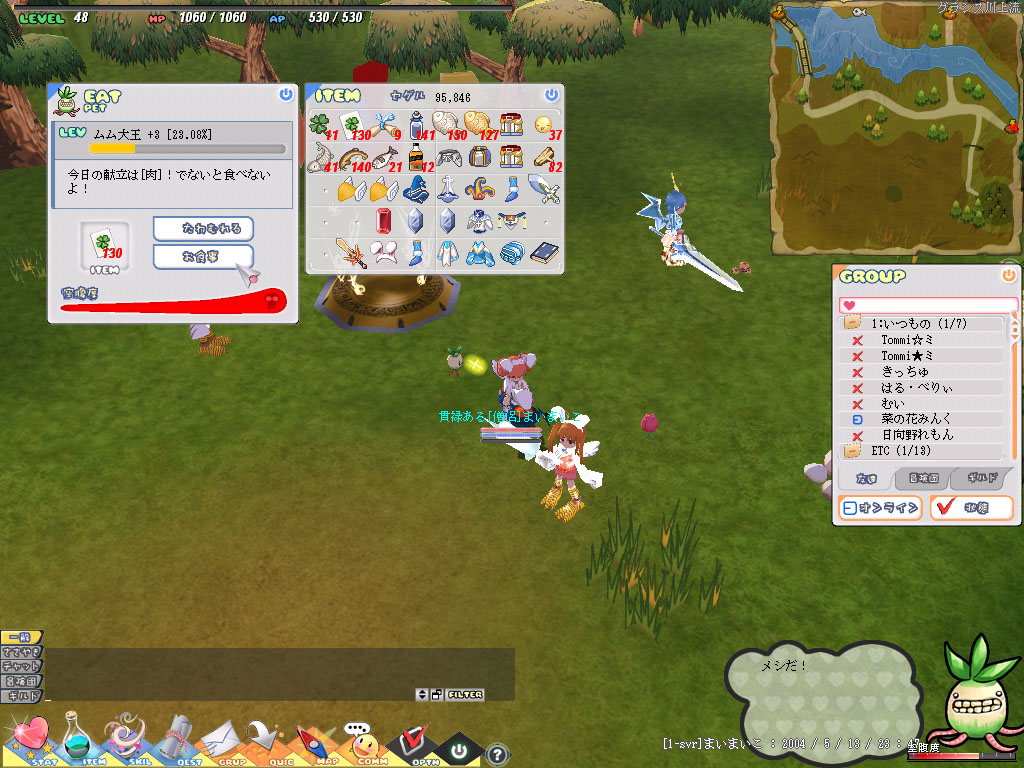Click the question mark help button
1024x768 pixels.
point(497,755)
